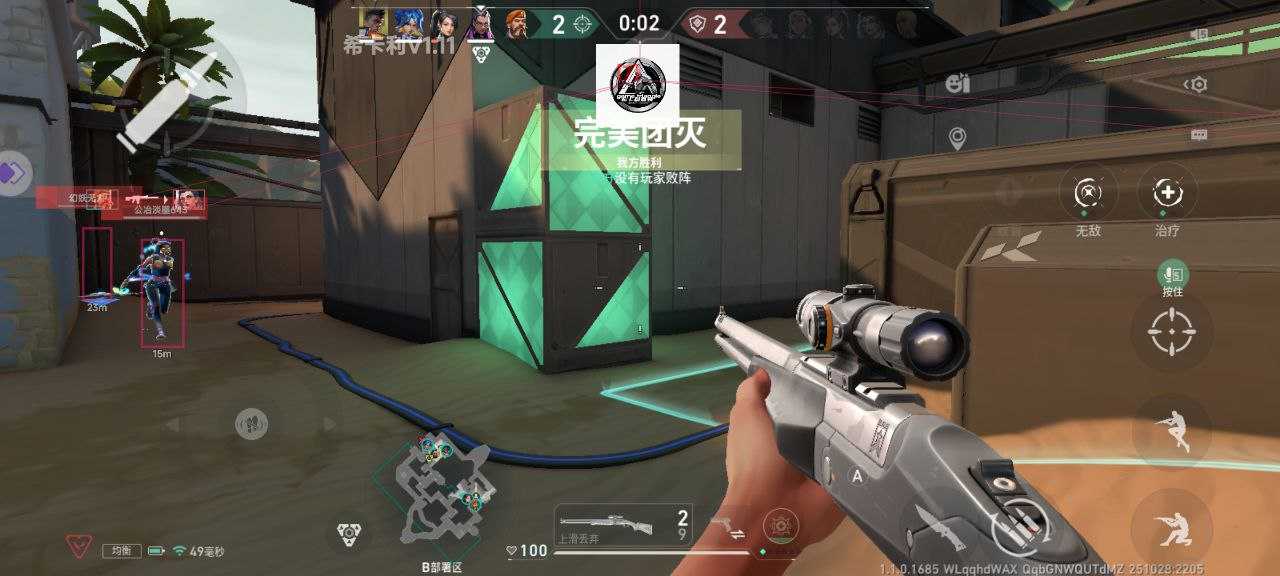Toggle the speaker sound icon
This screenshot has width=1280, height=576.
click(x=1199, y=35)
